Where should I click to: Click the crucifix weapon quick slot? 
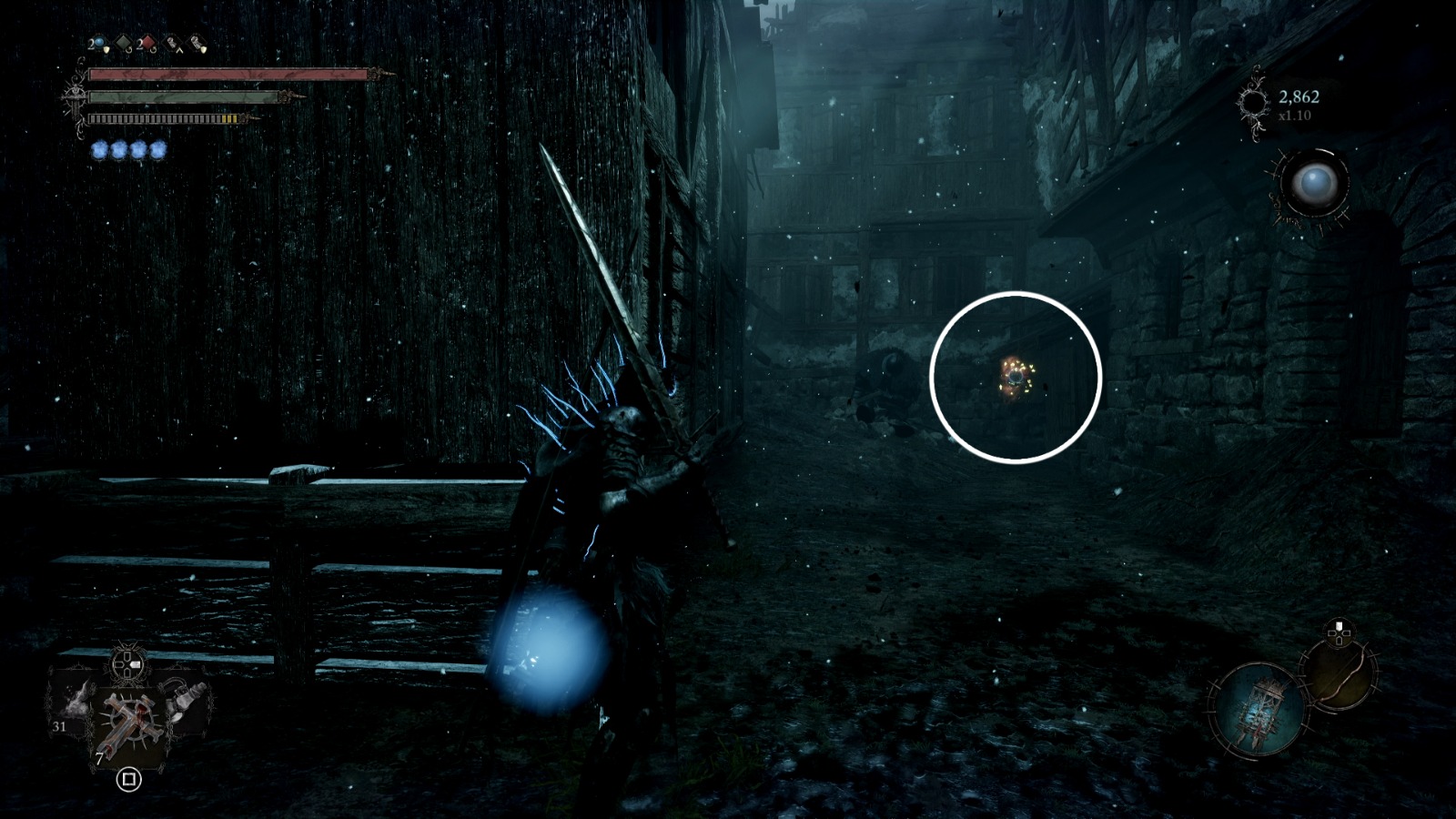[127, 719]
